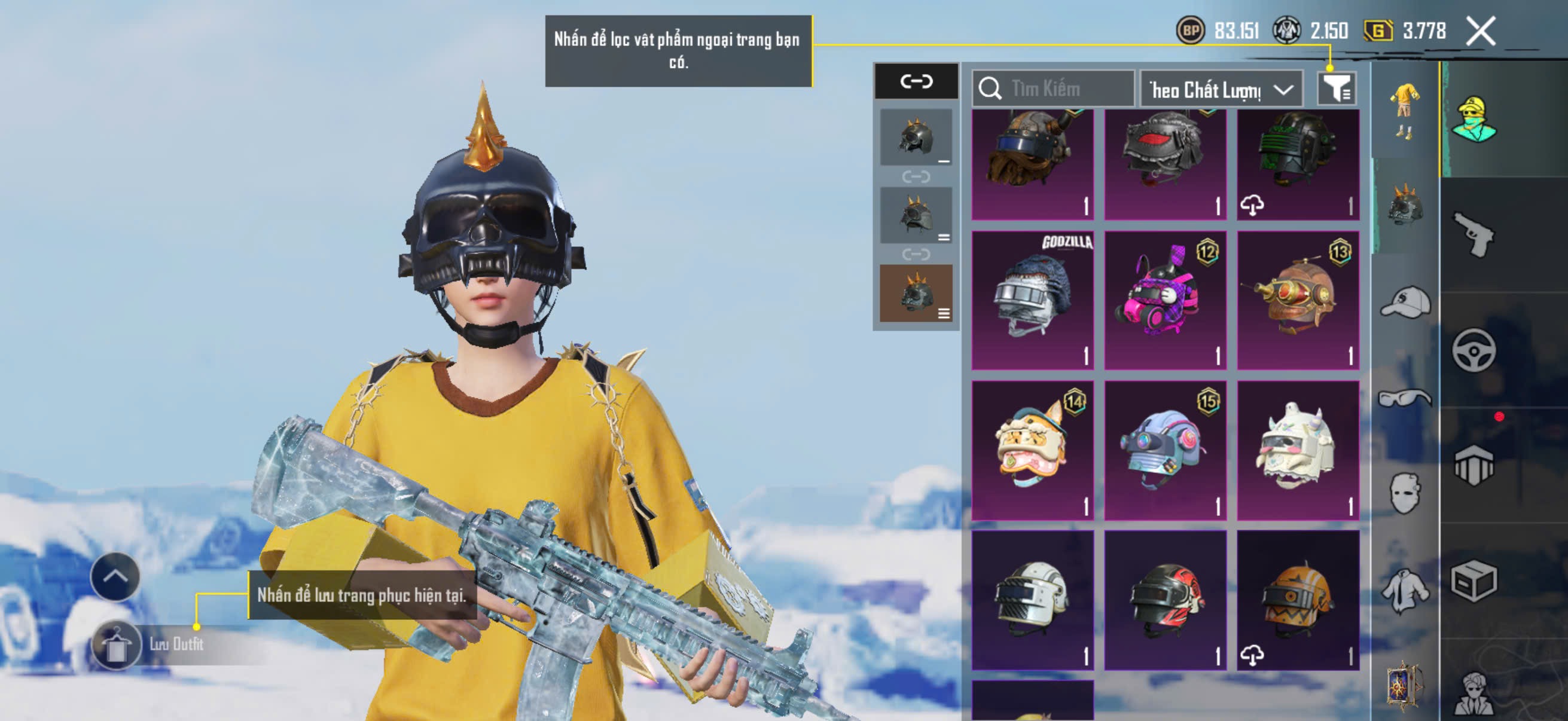Choose the pink bunny helmet numbered 12

click(x=1165, y=300)
